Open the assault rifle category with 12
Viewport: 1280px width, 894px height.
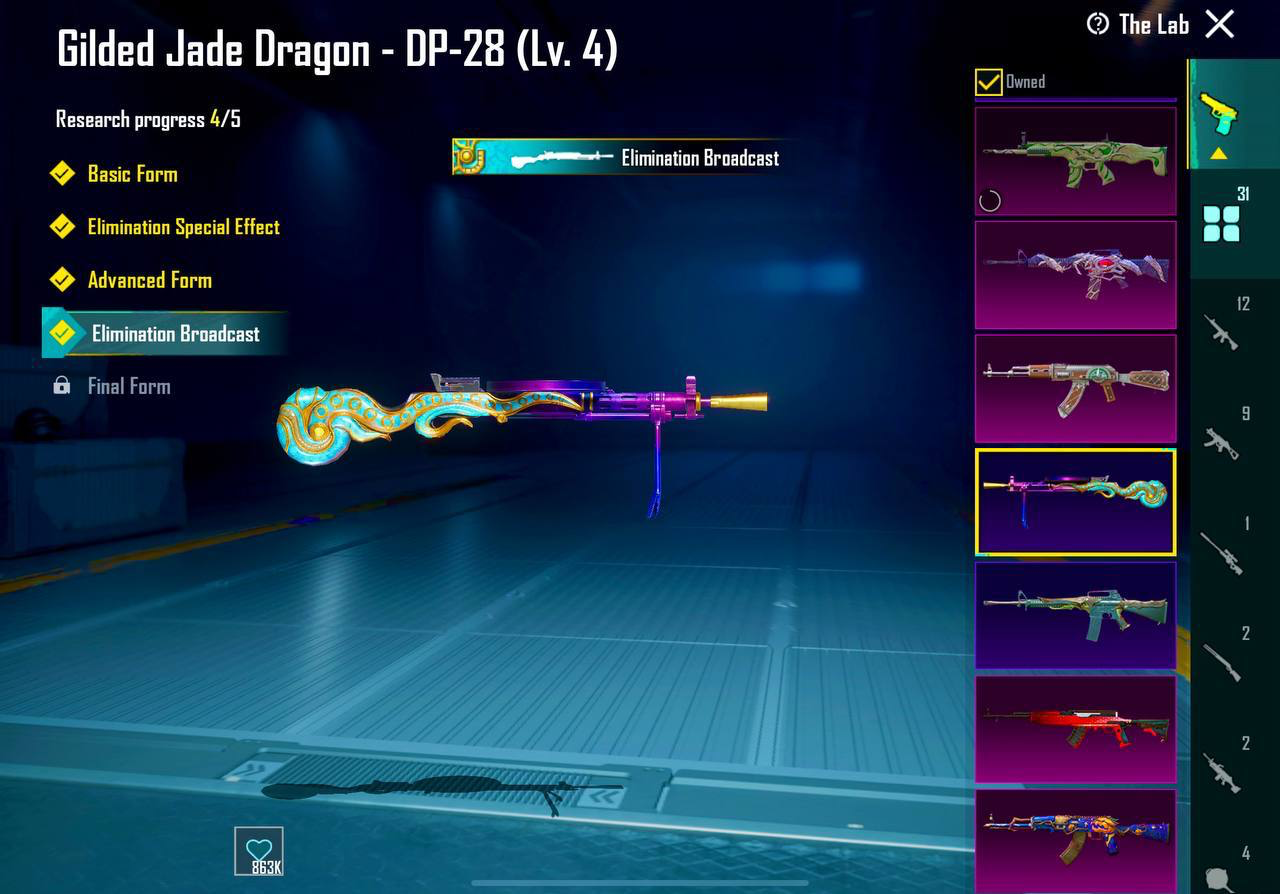(1222, 332)
